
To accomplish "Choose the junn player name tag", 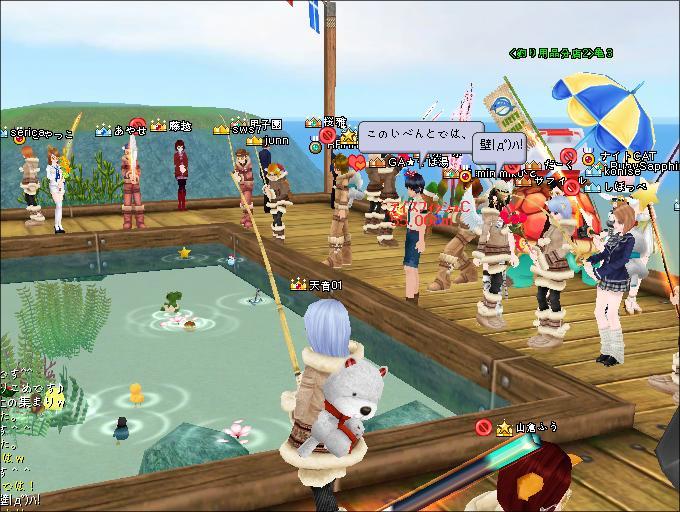I will 276,141.
